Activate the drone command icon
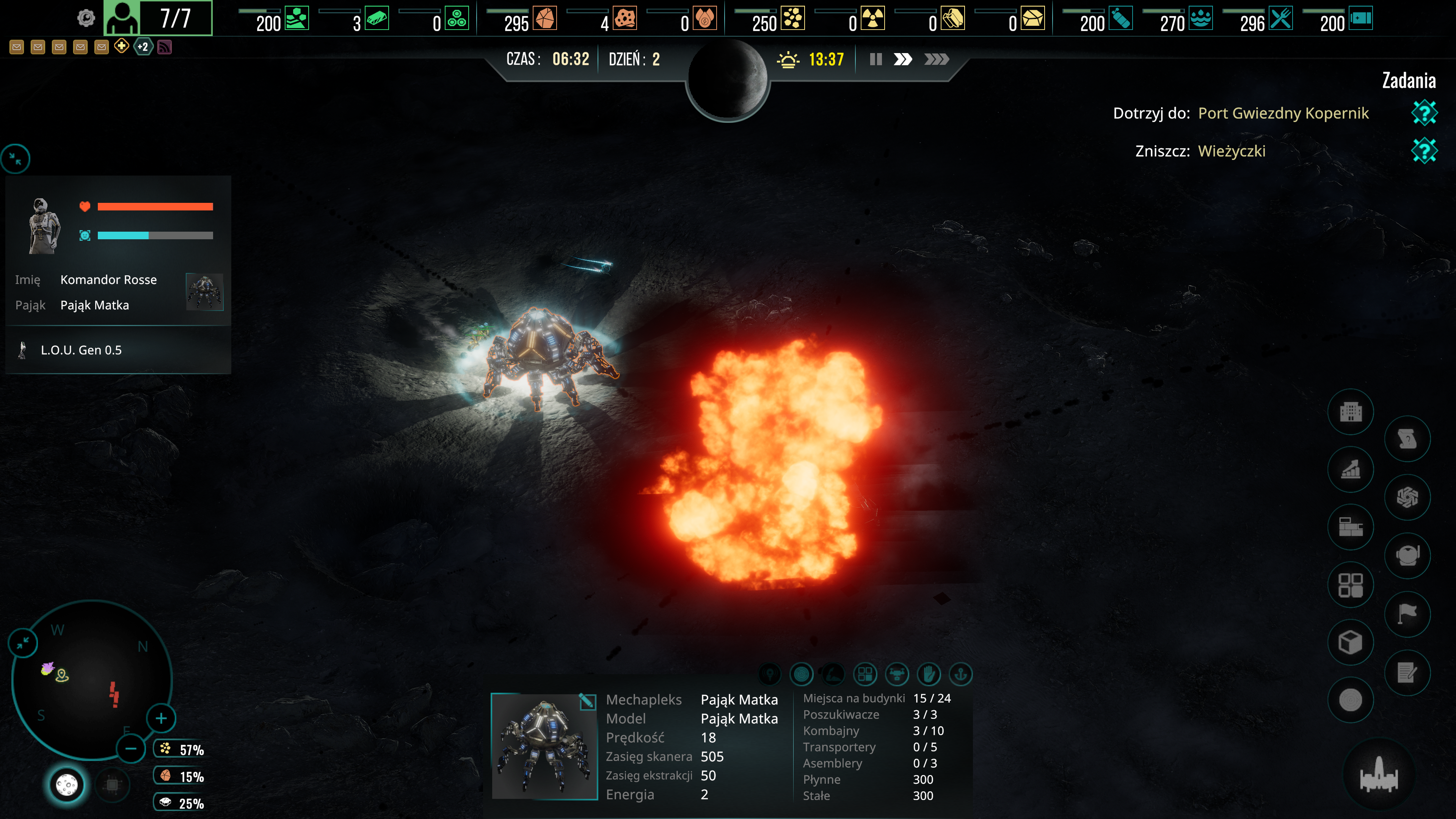 (x=897, y=674)
